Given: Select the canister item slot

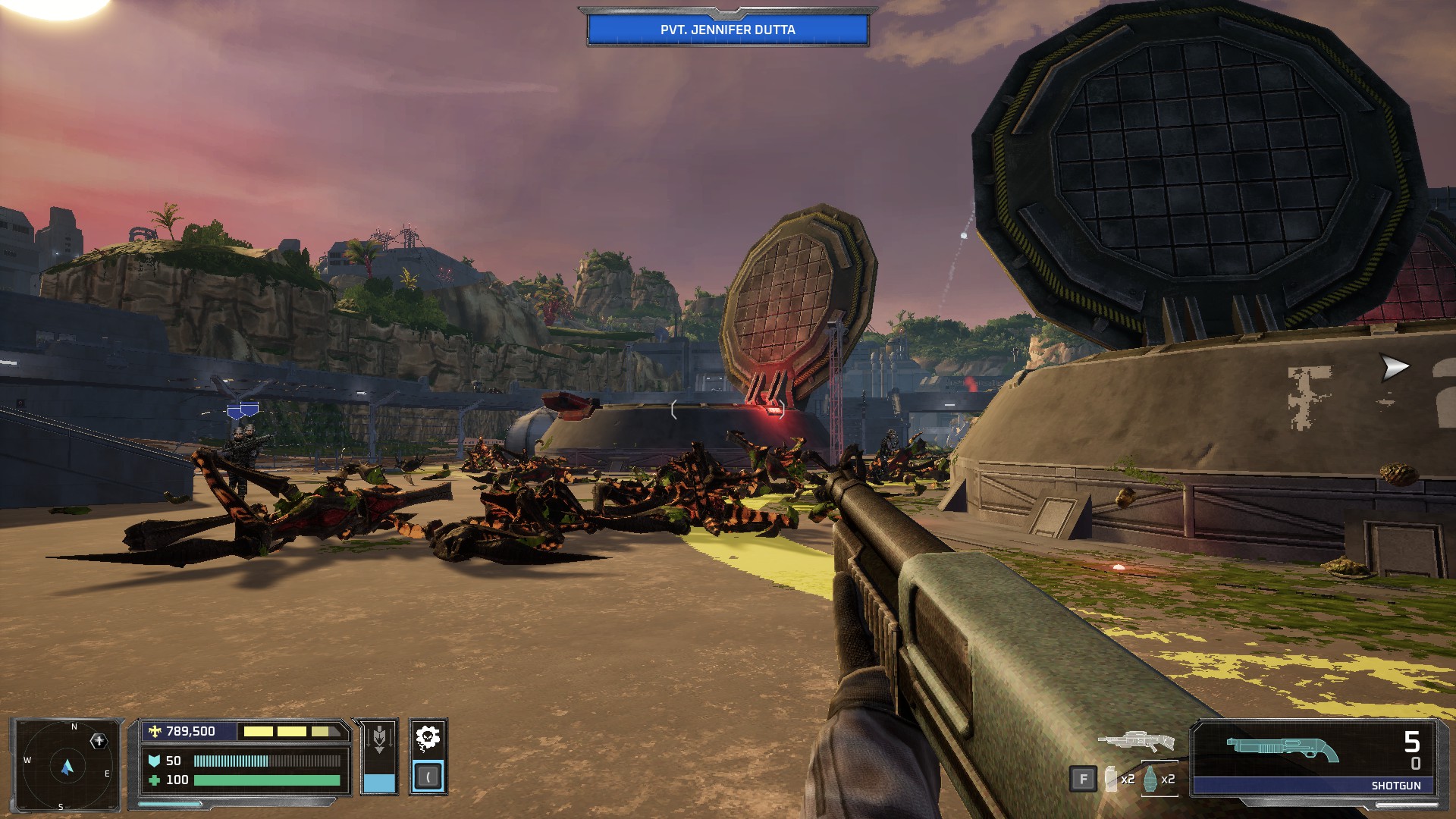Looking at the screenshot, I should (1112, 779).
